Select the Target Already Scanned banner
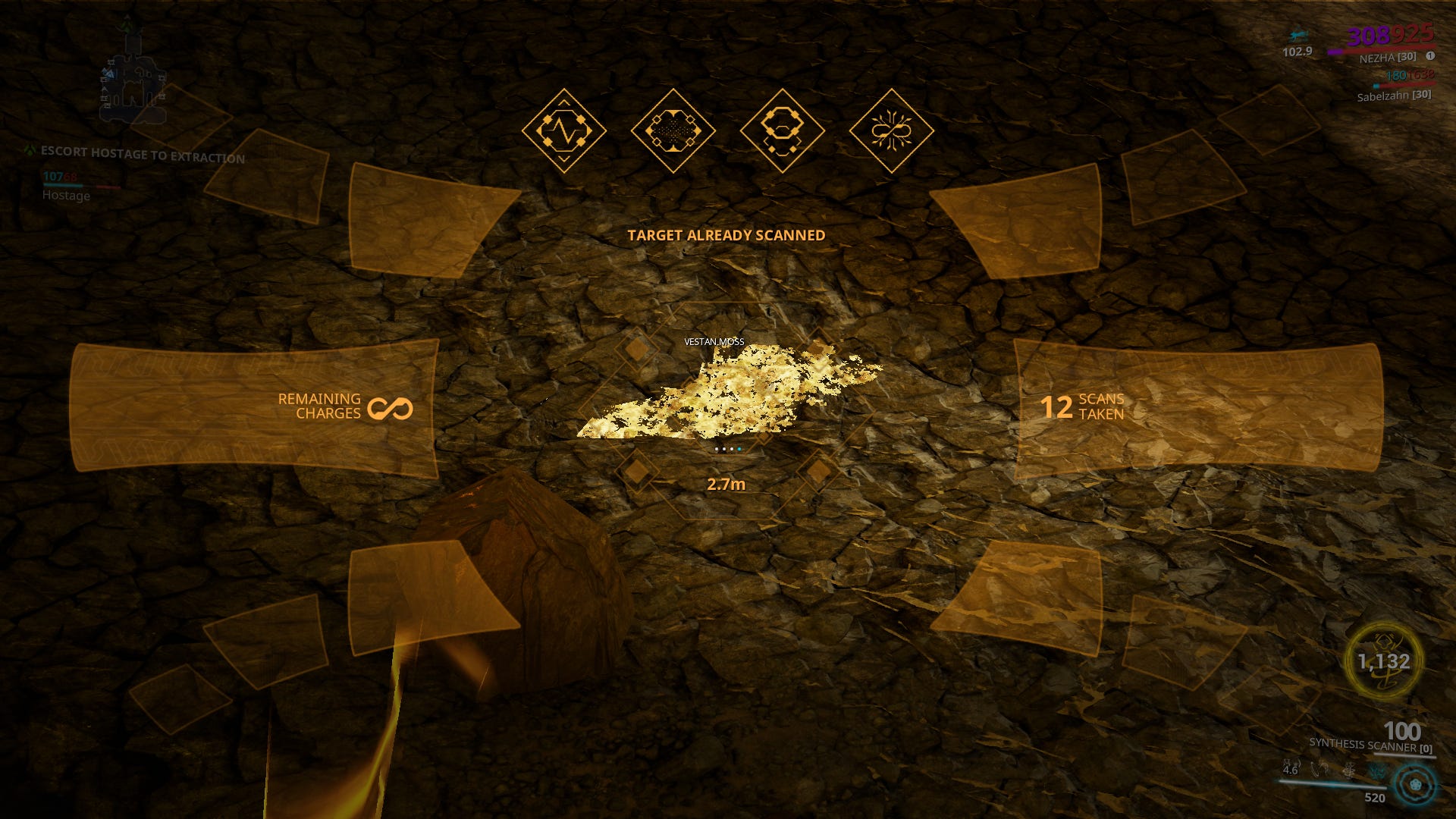Image resolution: width=1456 pixels, height=819 pixels. coord(725,235)
